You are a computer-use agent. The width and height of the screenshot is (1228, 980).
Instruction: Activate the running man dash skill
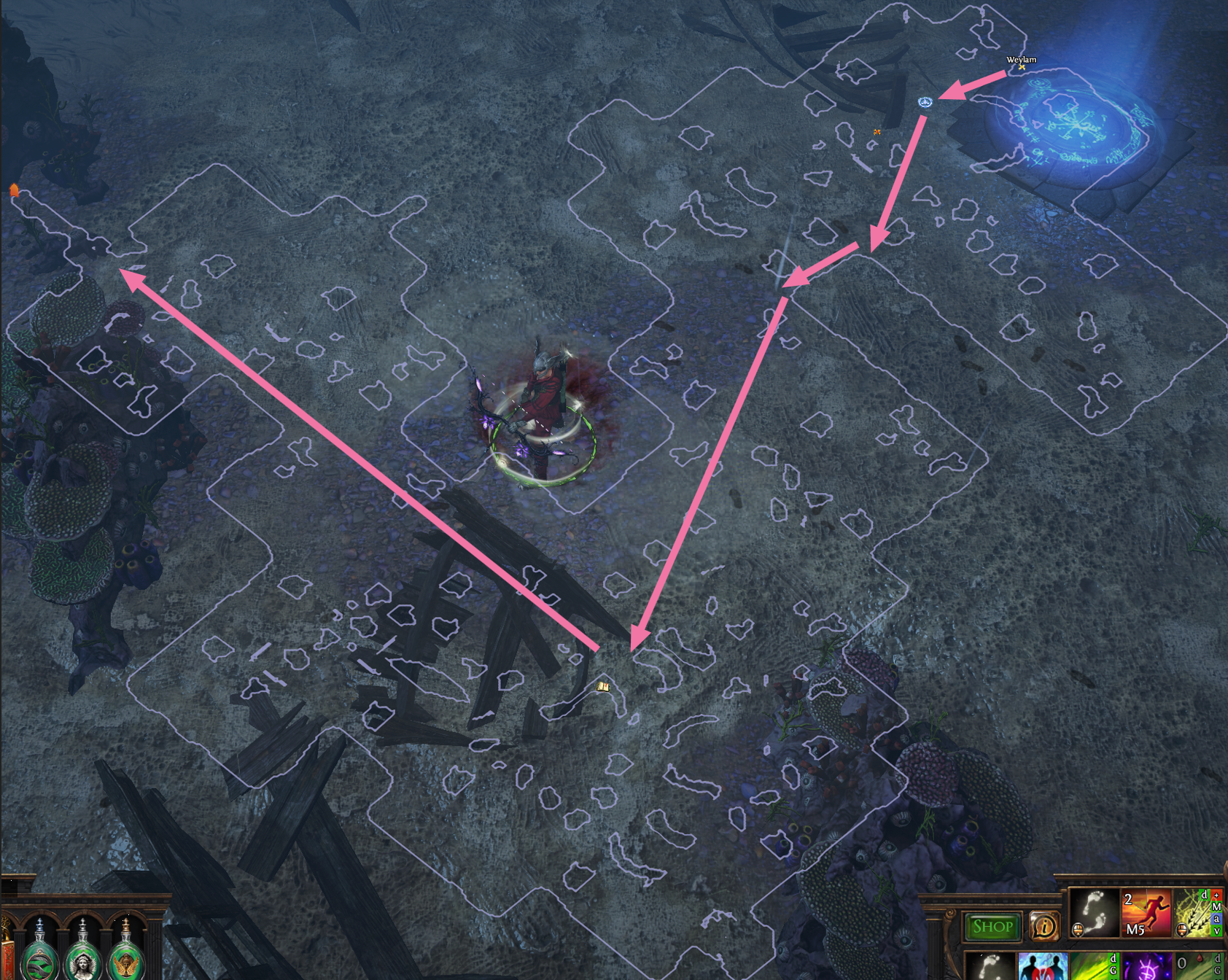point(1146,911)
